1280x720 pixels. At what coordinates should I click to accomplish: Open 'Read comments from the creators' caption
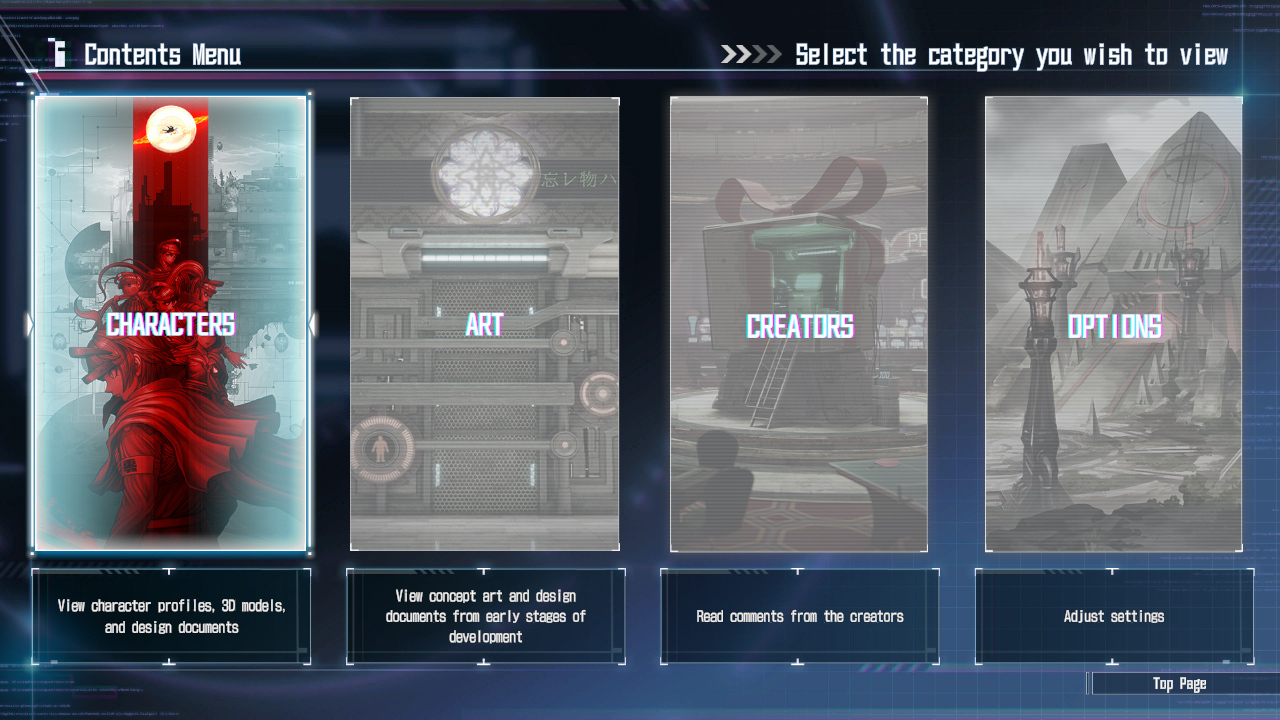click(x=799, y=616)
